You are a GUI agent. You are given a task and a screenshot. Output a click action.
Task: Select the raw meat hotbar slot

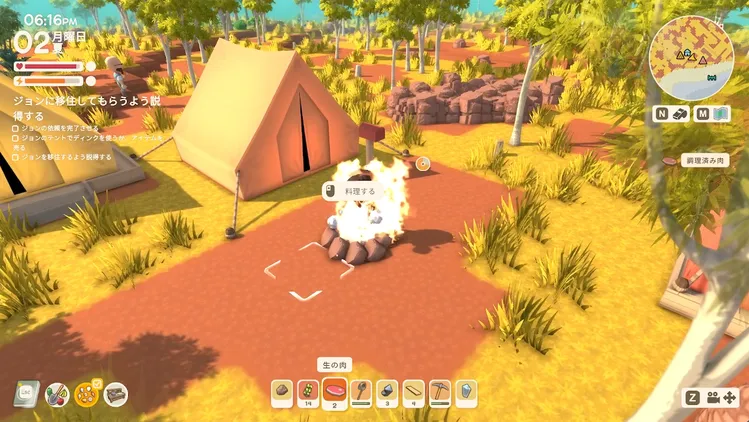coord(333,391)
